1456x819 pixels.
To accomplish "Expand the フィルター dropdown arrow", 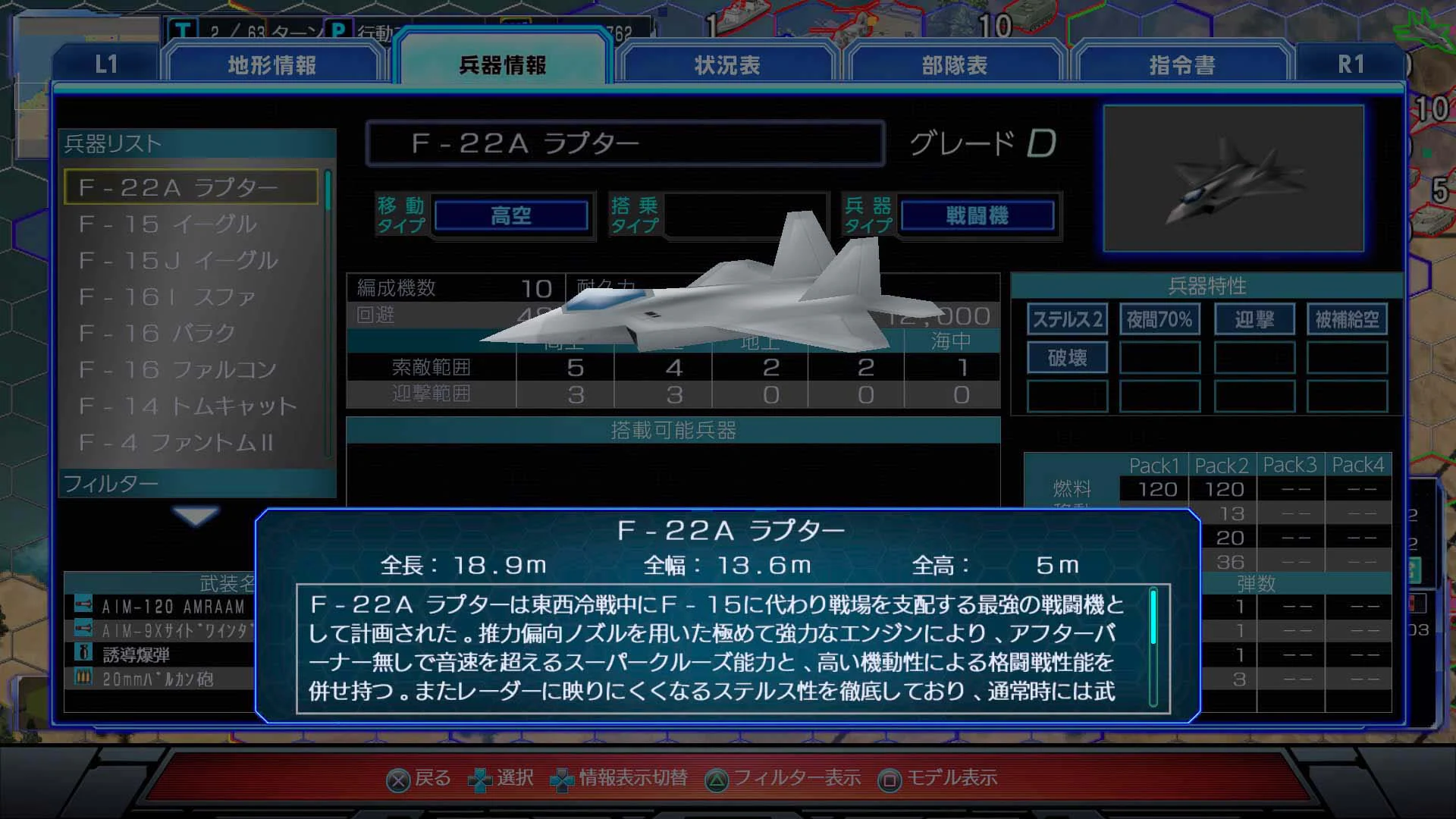I will pos(196,516).
